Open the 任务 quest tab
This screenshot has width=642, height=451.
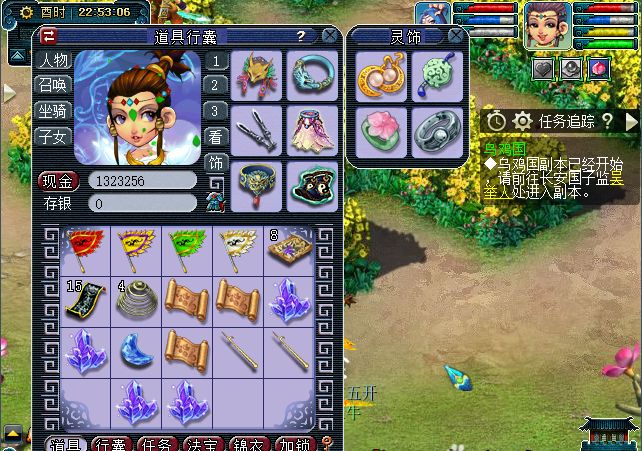point(158,444)
